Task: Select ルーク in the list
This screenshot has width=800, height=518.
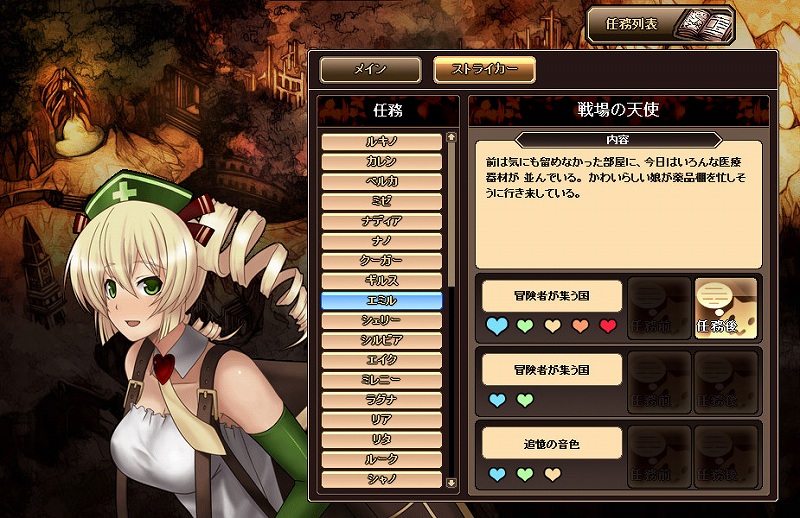Action: click(381, 459)
